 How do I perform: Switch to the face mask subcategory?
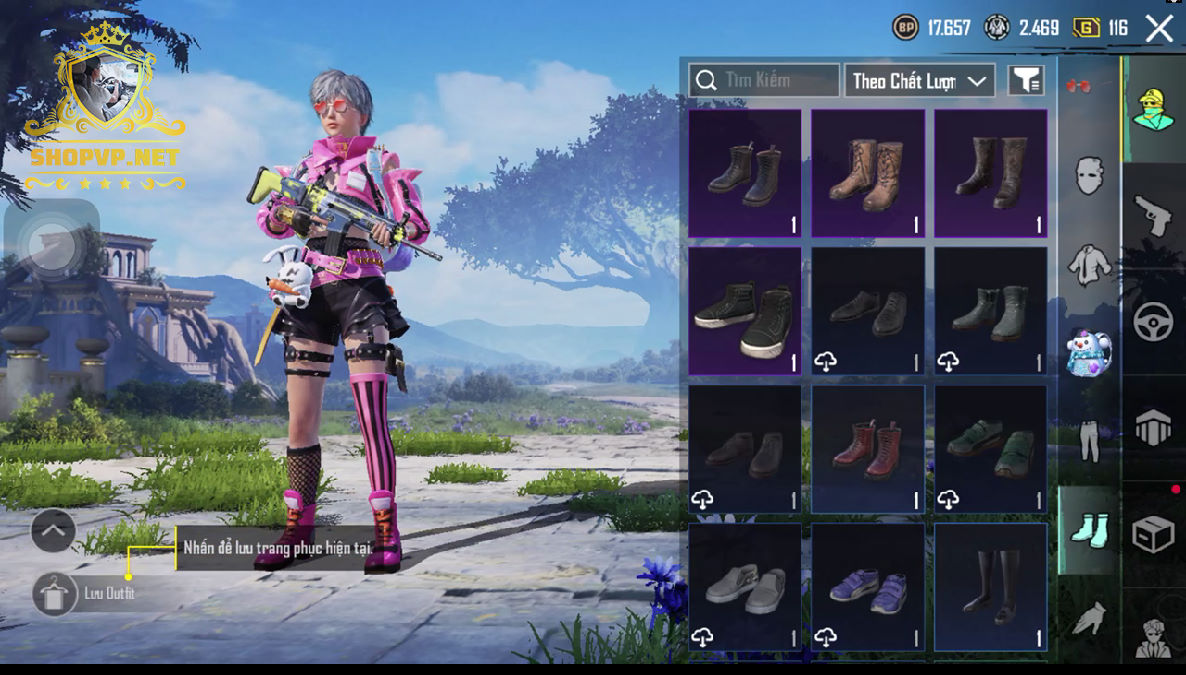pos(1089,176)
